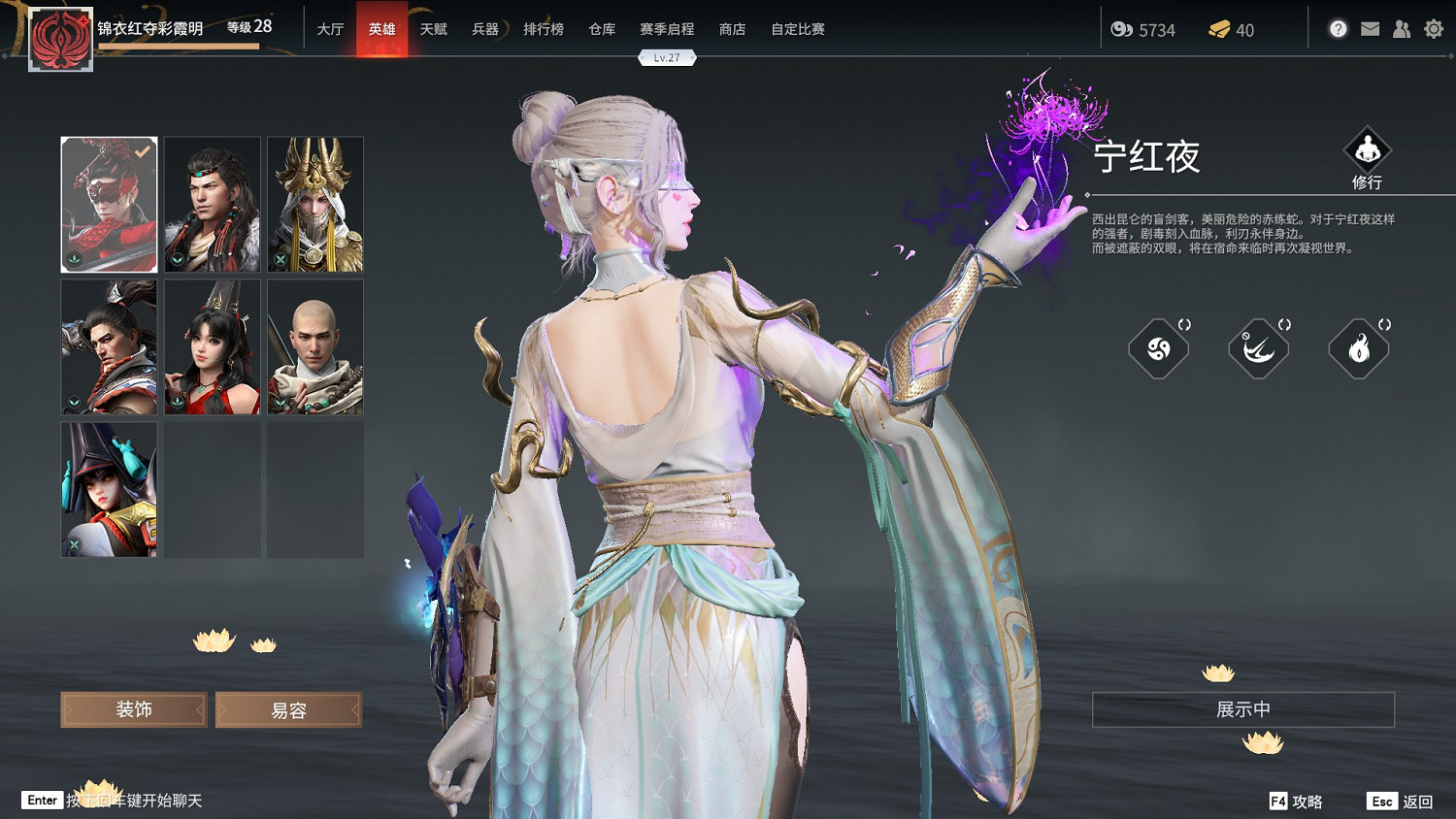Select the black-hatted female hero thumbnail
The image size is (1456, 819).
[x=108, y=488]
